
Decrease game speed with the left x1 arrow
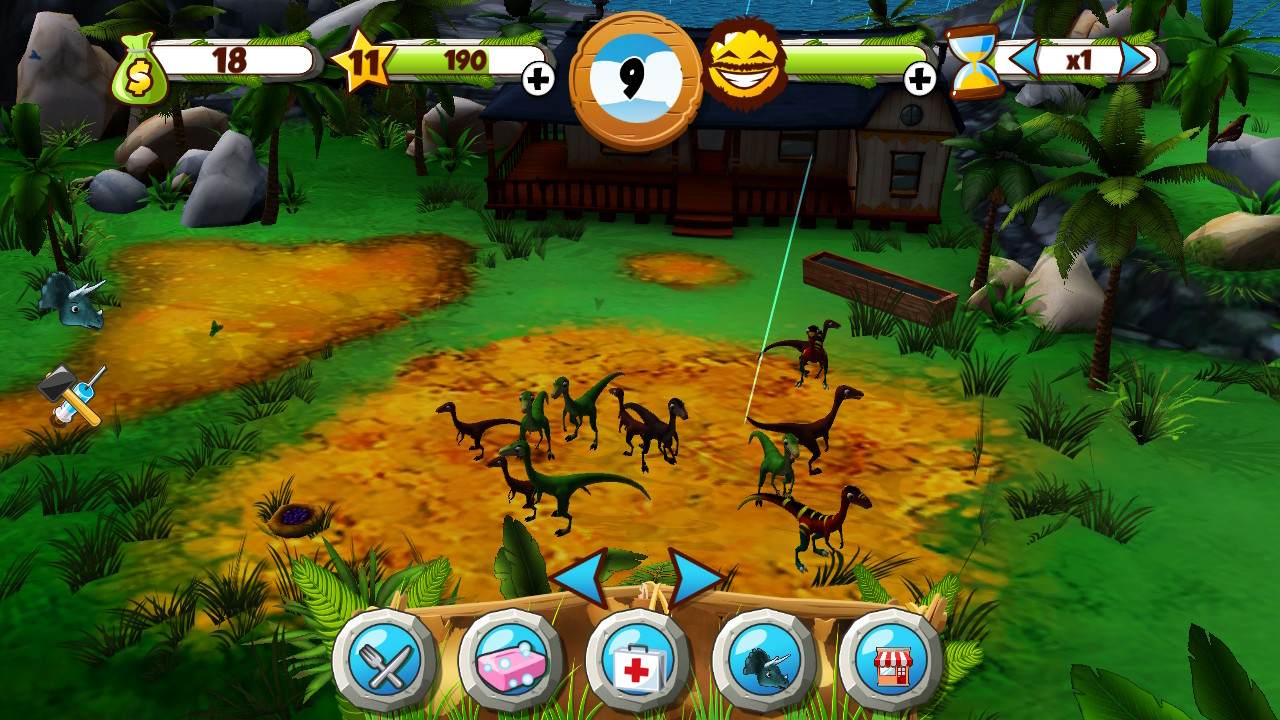pyautogui.click(x=1026, y=60)
